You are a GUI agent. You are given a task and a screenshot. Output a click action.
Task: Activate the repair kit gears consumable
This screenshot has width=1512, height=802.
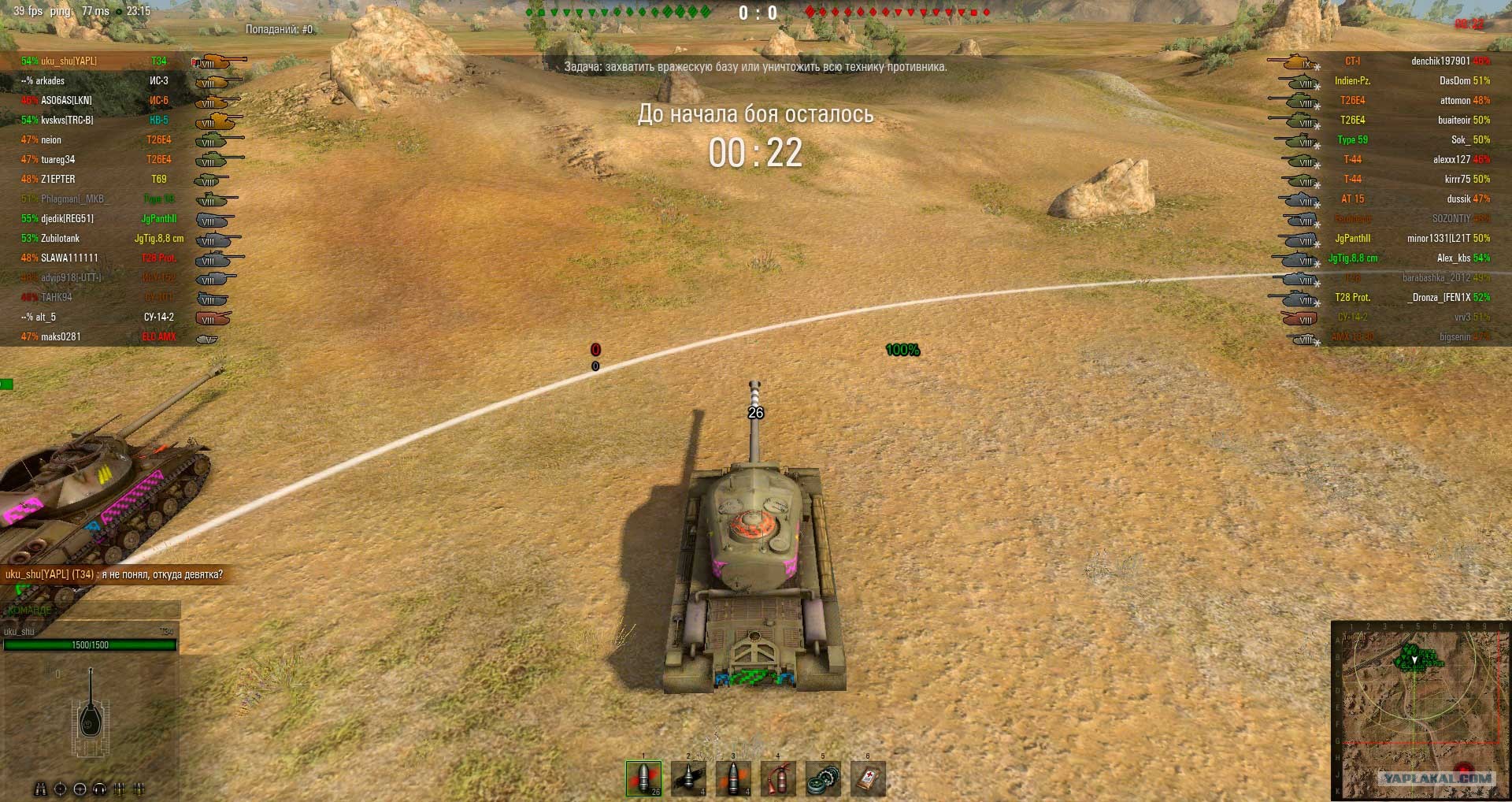[x=823, y=778]
